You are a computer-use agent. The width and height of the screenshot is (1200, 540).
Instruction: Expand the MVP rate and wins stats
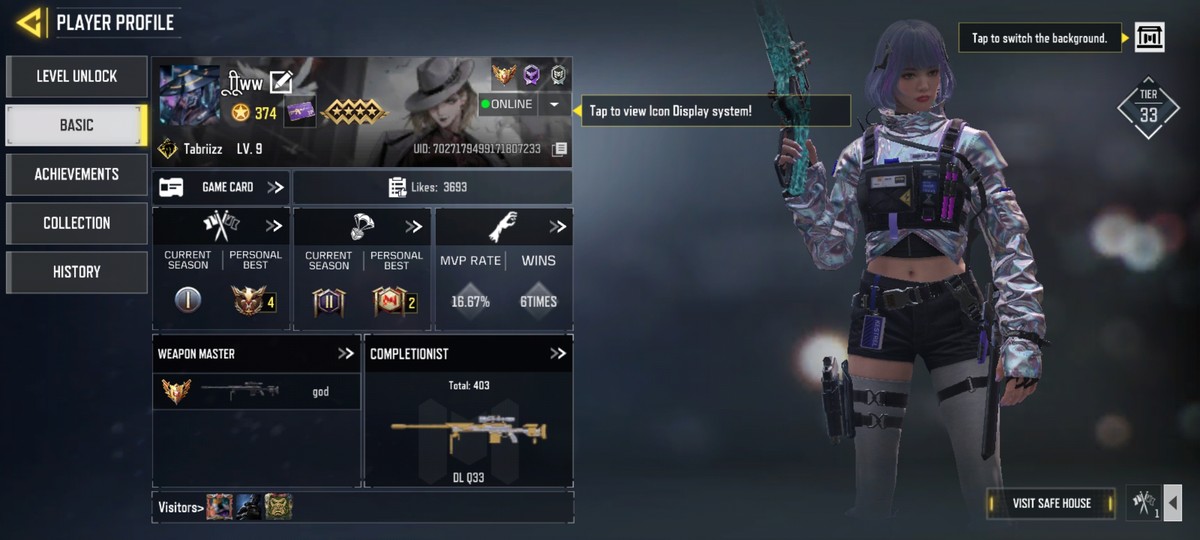557,227
